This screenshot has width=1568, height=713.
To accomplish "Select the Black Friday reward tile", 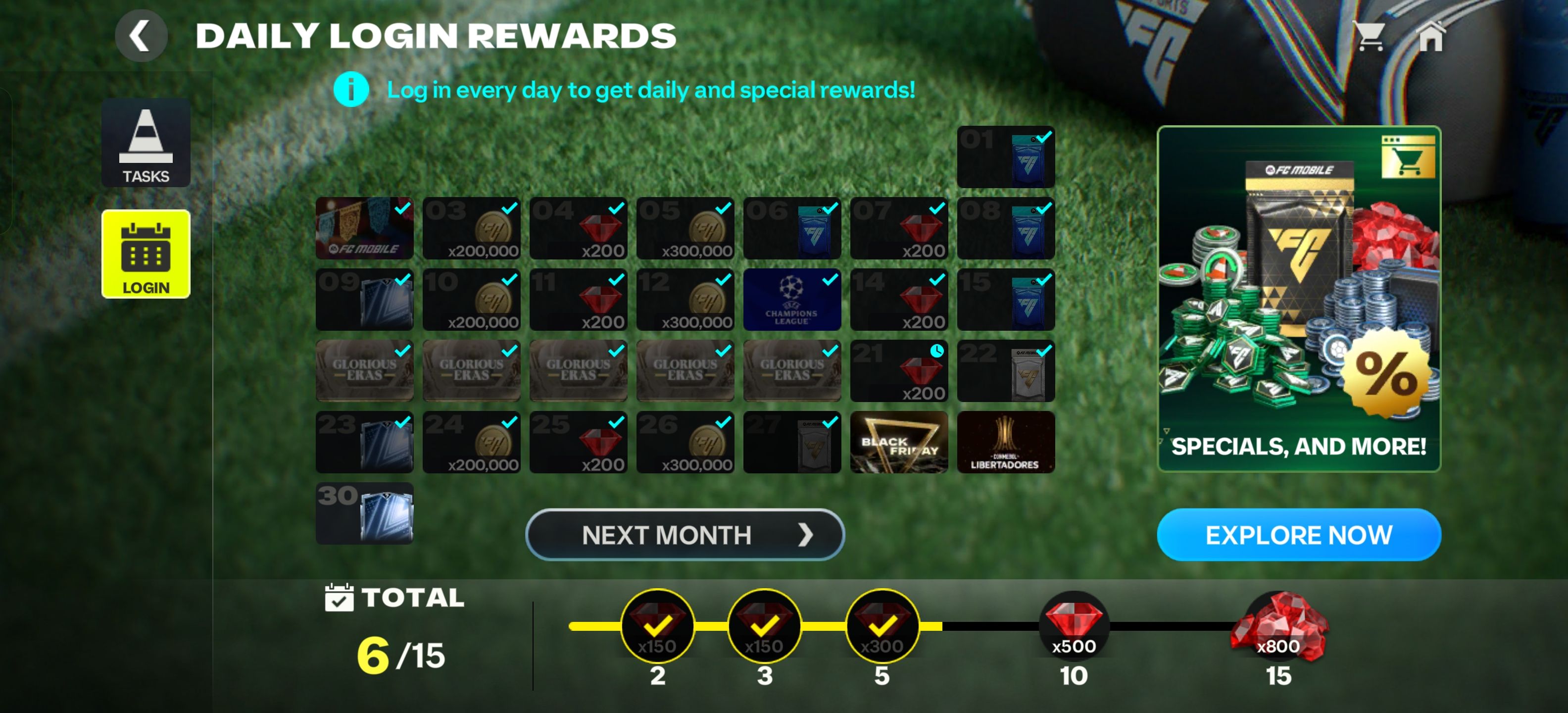I will (898, 442).
